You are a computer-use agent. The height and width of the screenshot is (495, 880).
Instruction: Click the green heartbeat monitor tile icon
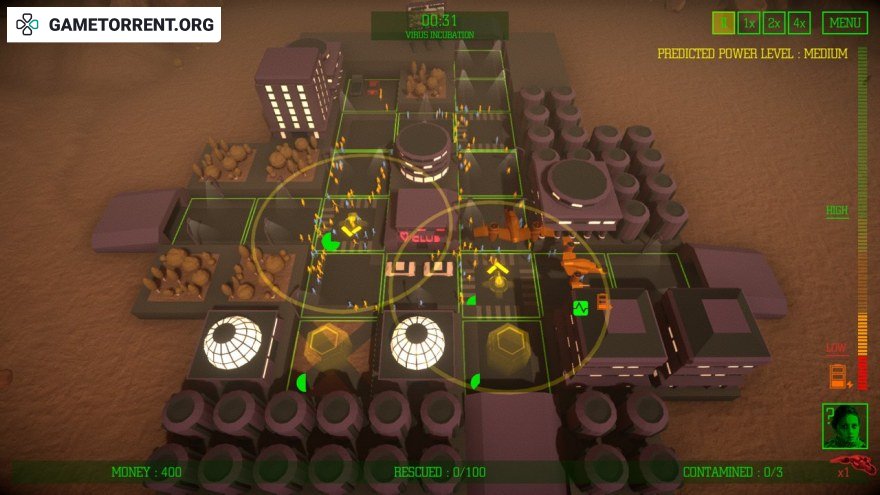(x=580, y=308)
